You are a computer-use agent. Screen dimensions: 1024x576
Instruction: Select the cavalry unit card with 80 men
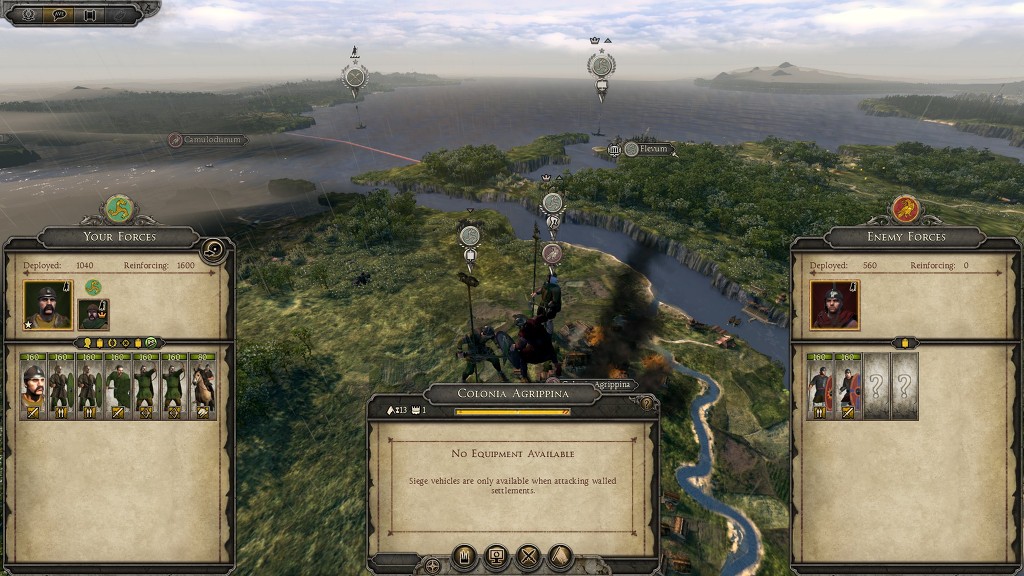(x=203, y=386)
